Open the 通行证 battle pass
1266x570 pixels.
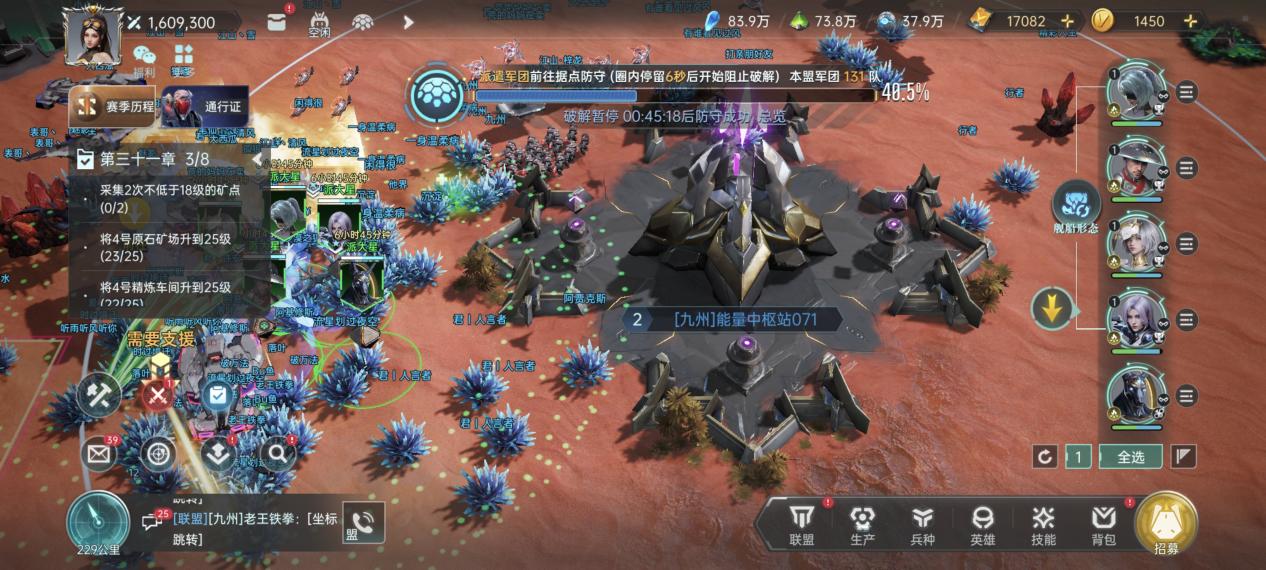[x=205, y=107]
